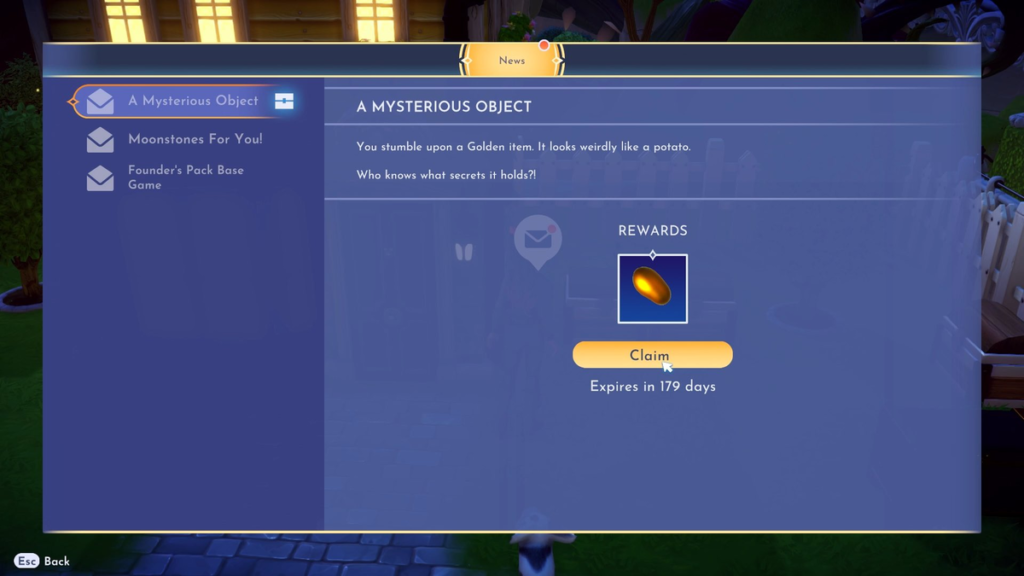The image size is (1024, 576).
Task: Claim the golden potato reward
Action: pos(652,355)
